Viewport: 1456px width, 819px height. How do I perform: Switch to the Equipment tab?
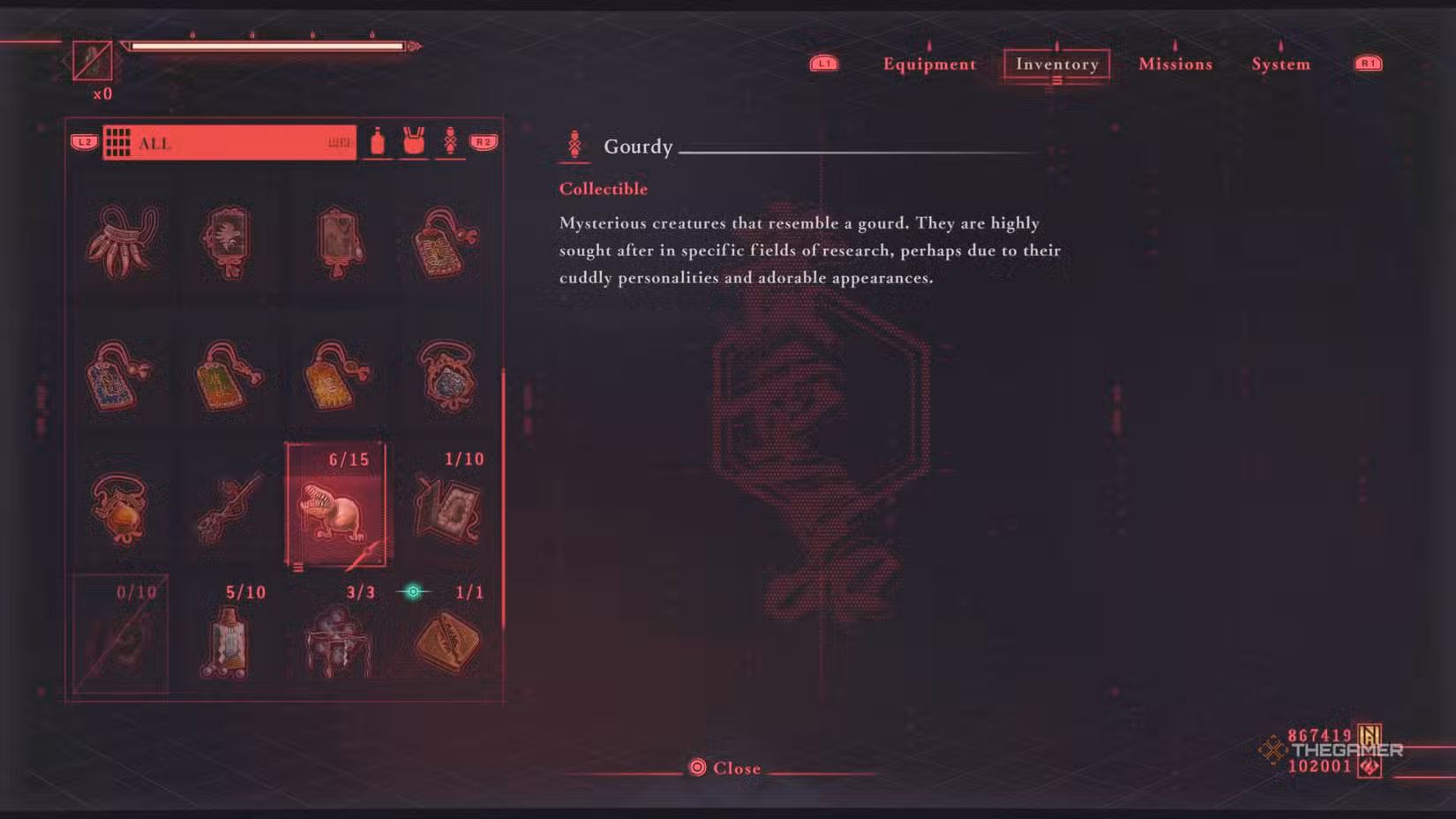coord(928,64)
